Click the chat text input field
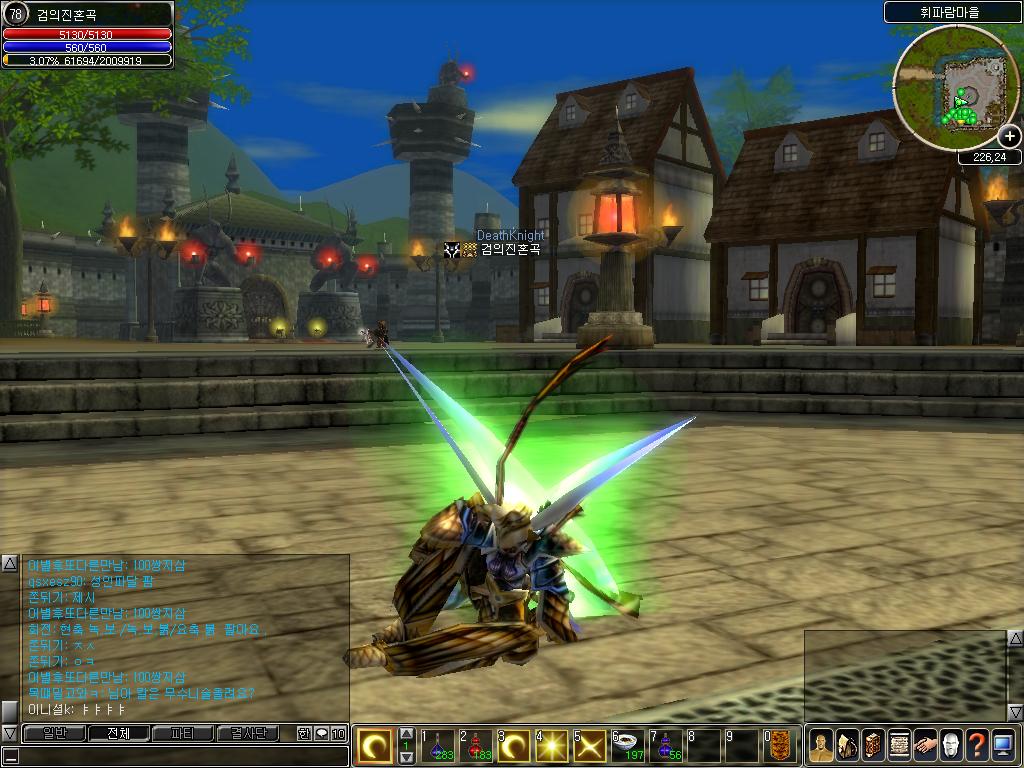1024x768 pixels. click(x=175, y=755)
